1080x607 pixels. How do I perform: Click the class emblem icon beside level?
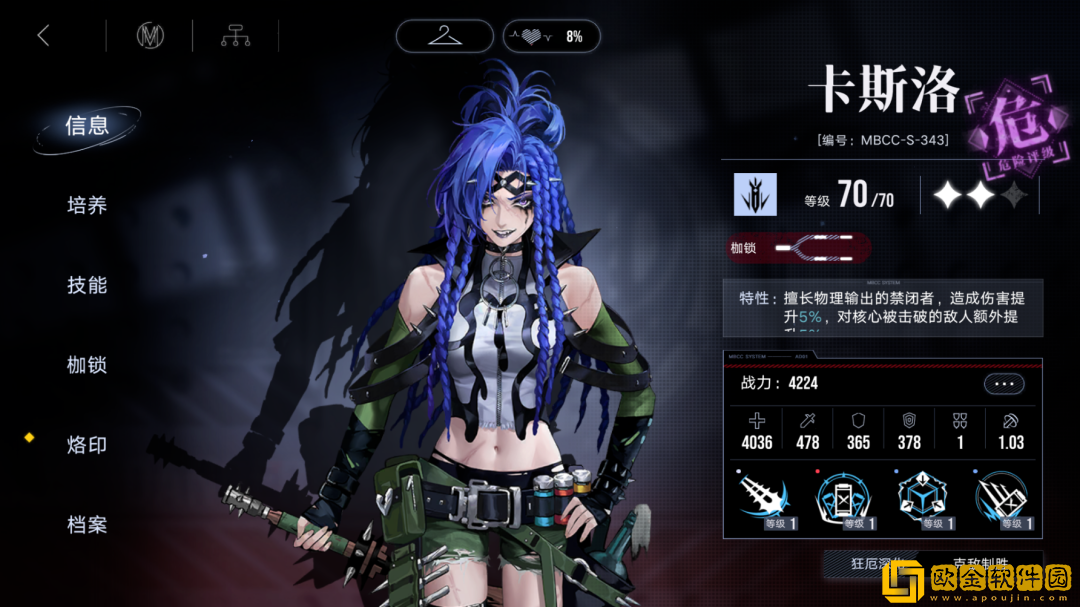coord(755,195)
